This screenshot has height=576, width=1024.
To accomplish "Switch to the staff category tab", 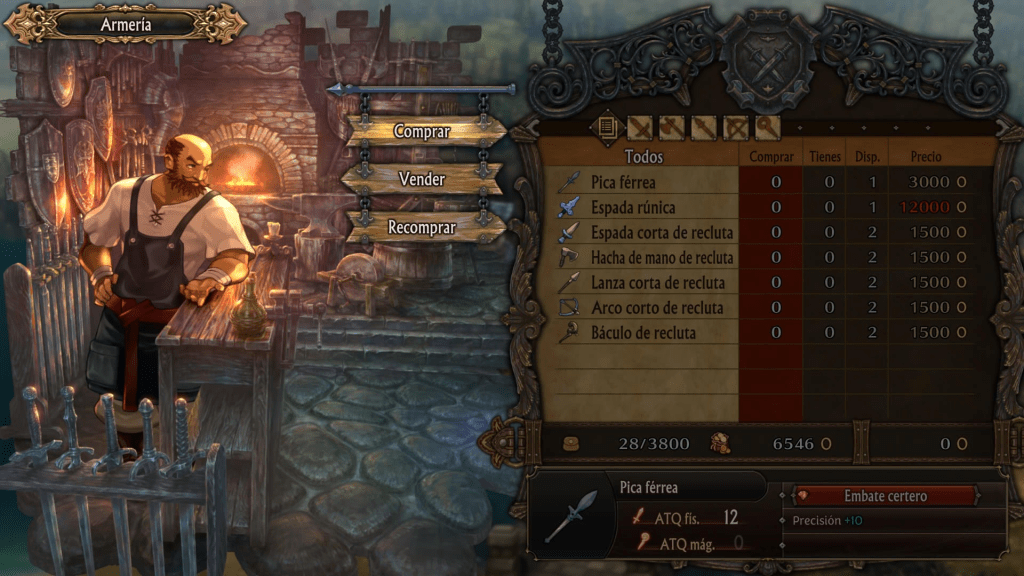I will [767, 127].
